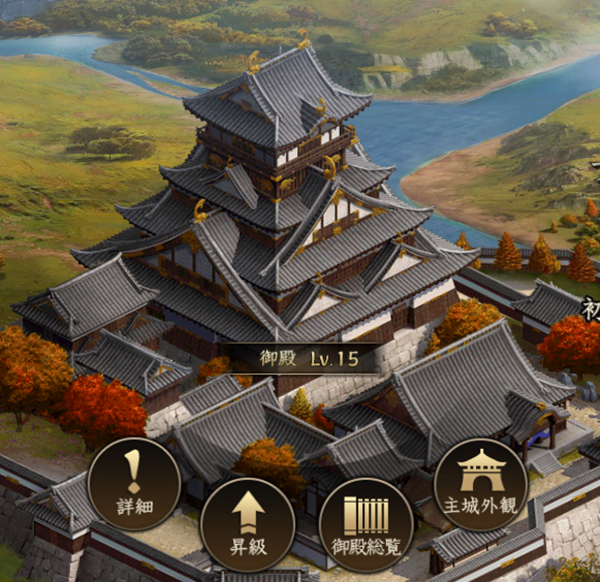Open the 詳細 details button
600x582 pixels.
(x=134, y=484)
